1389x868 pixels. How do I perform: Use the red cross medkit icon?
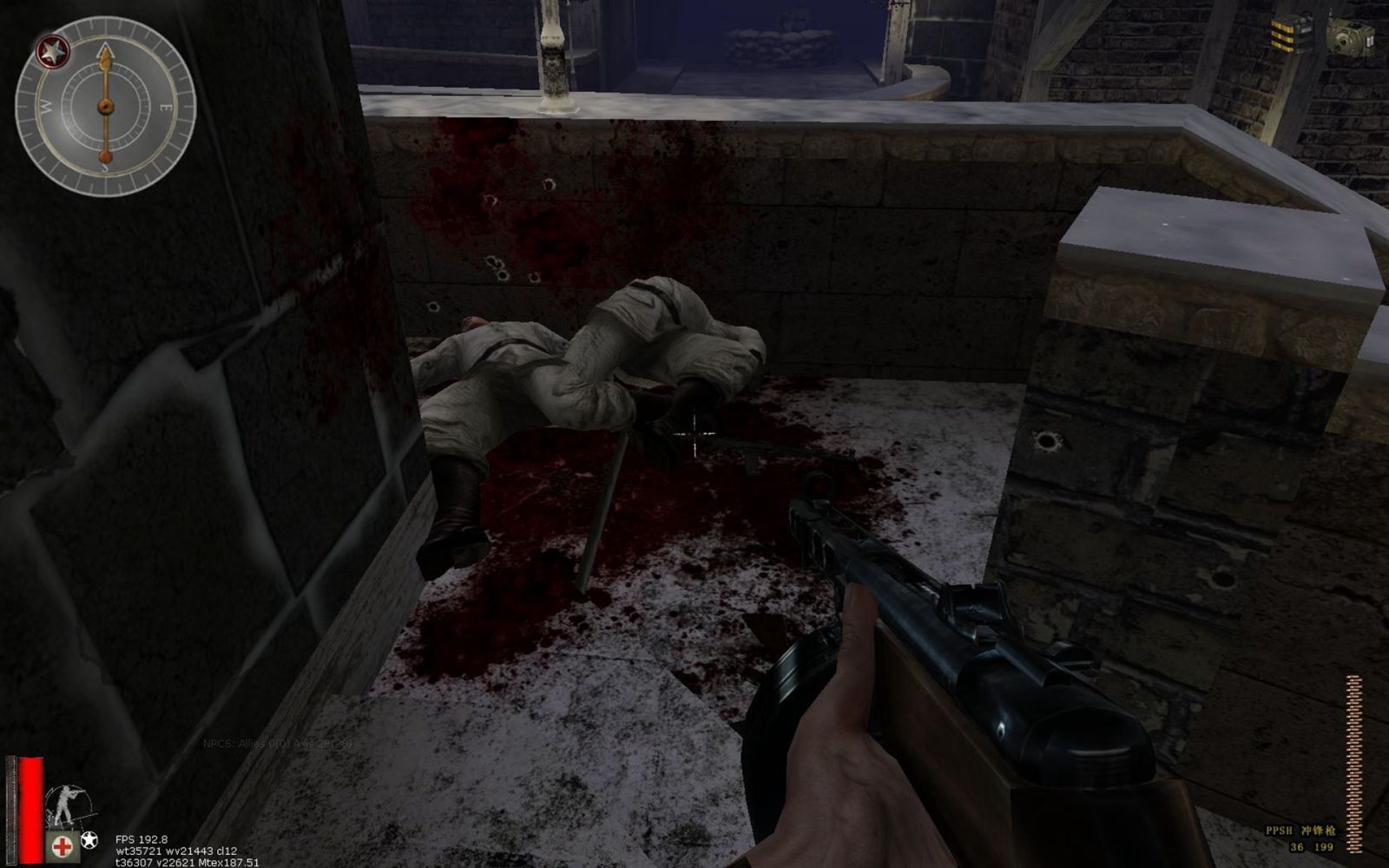63,845
